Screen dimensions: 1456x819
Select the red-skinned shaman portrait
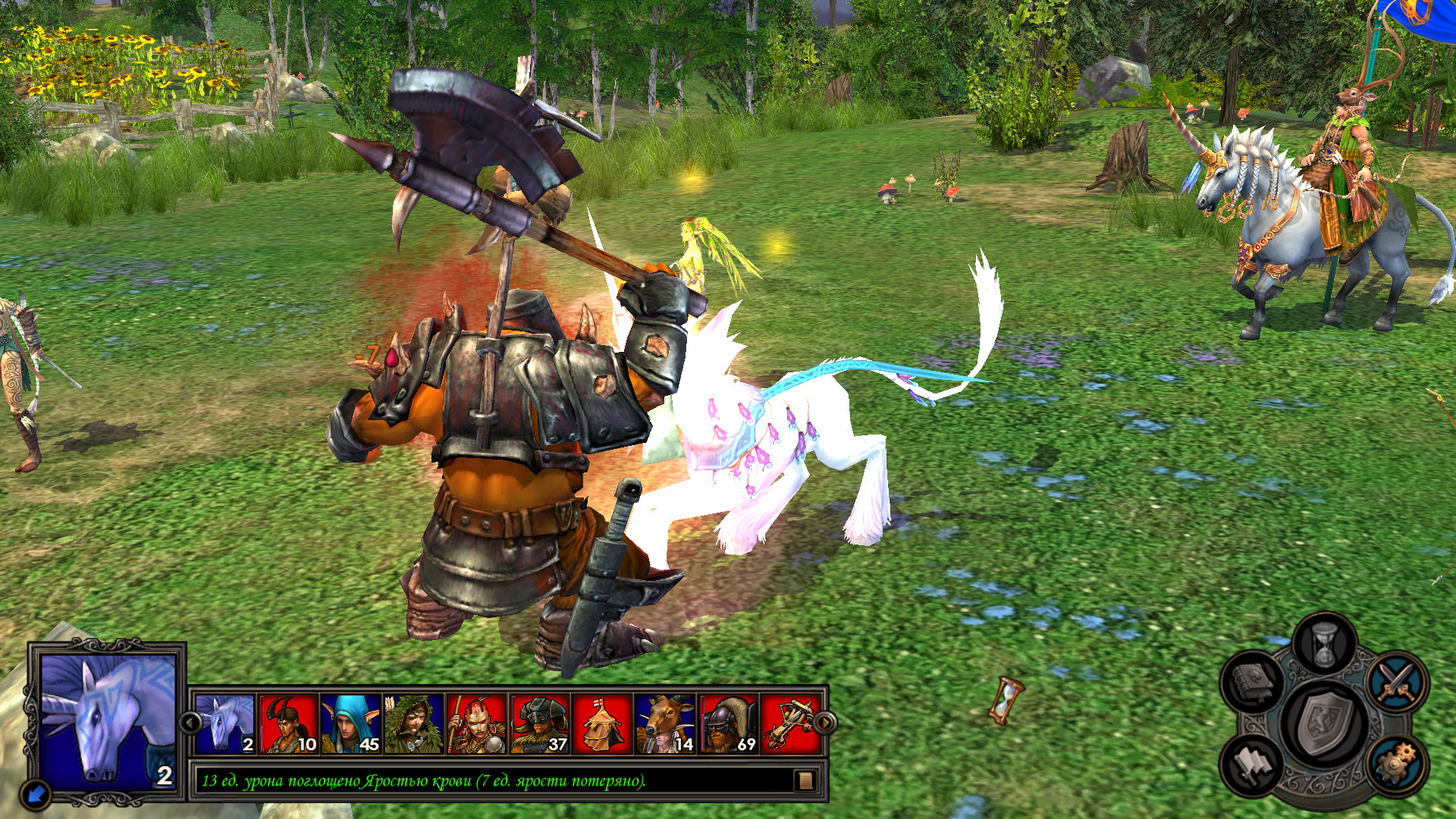[x=476, y=724]
